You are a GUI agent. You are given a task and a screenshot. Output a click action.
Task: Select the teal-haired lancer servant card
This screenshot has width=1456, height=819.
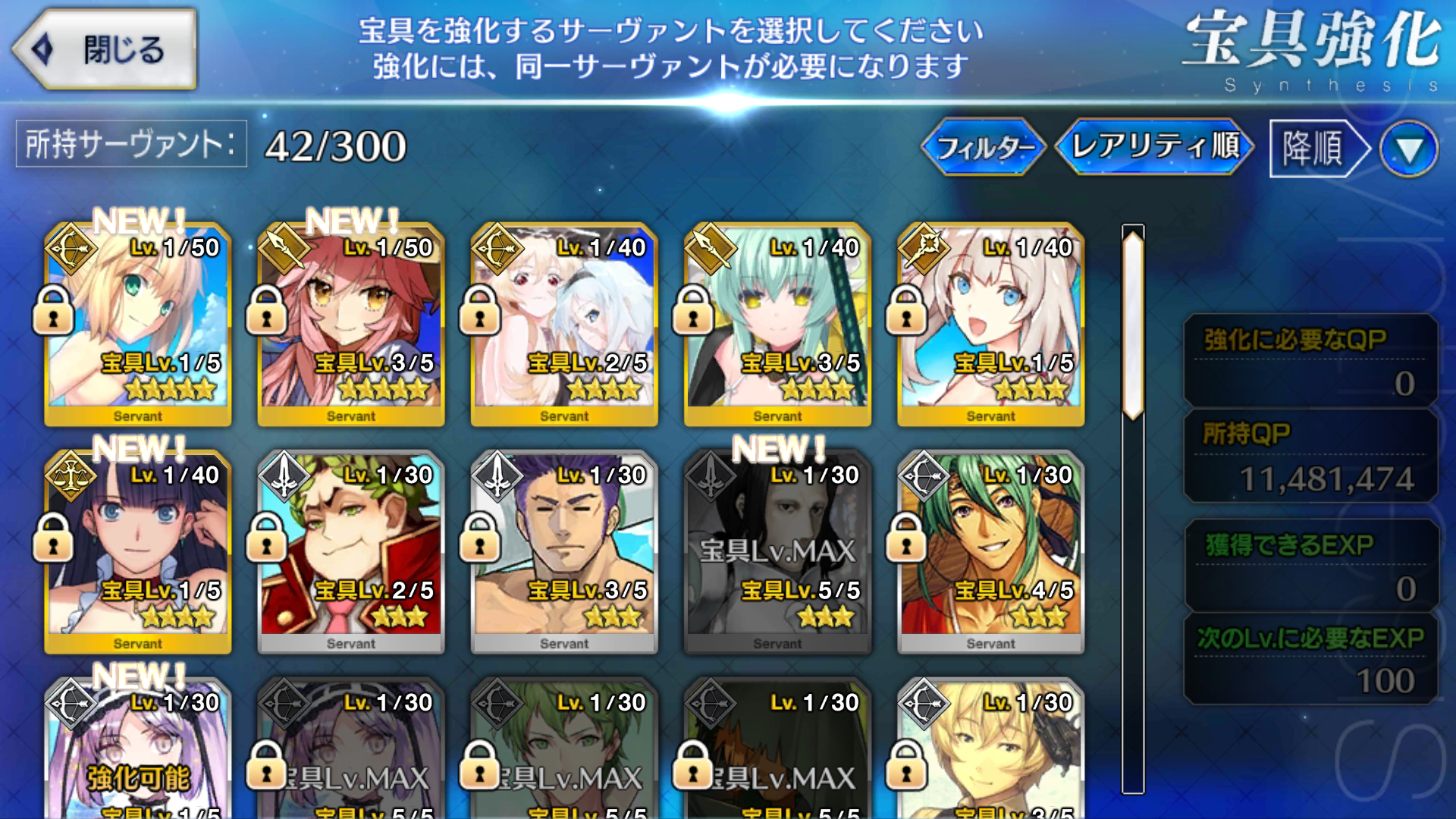tap(777, 325)
